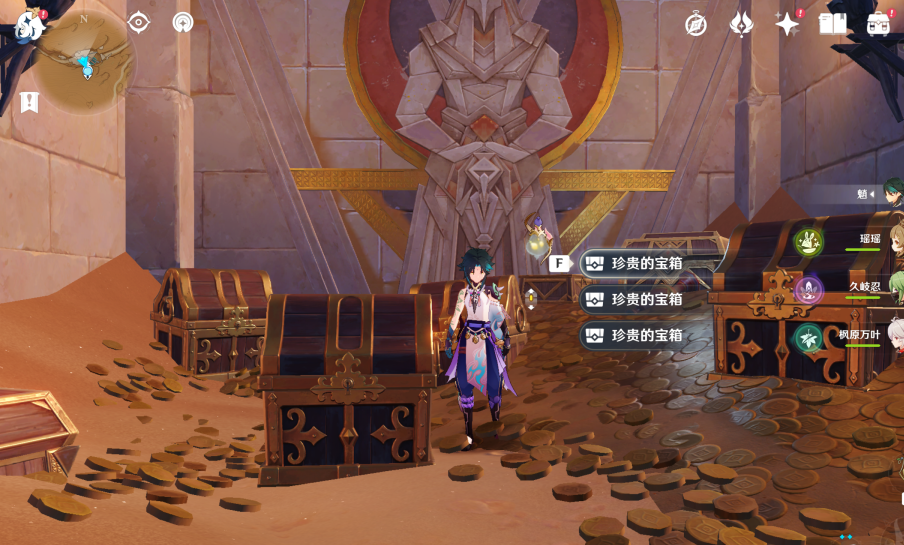Click the star signal icon beside the minimap

[x=183, y=22]
